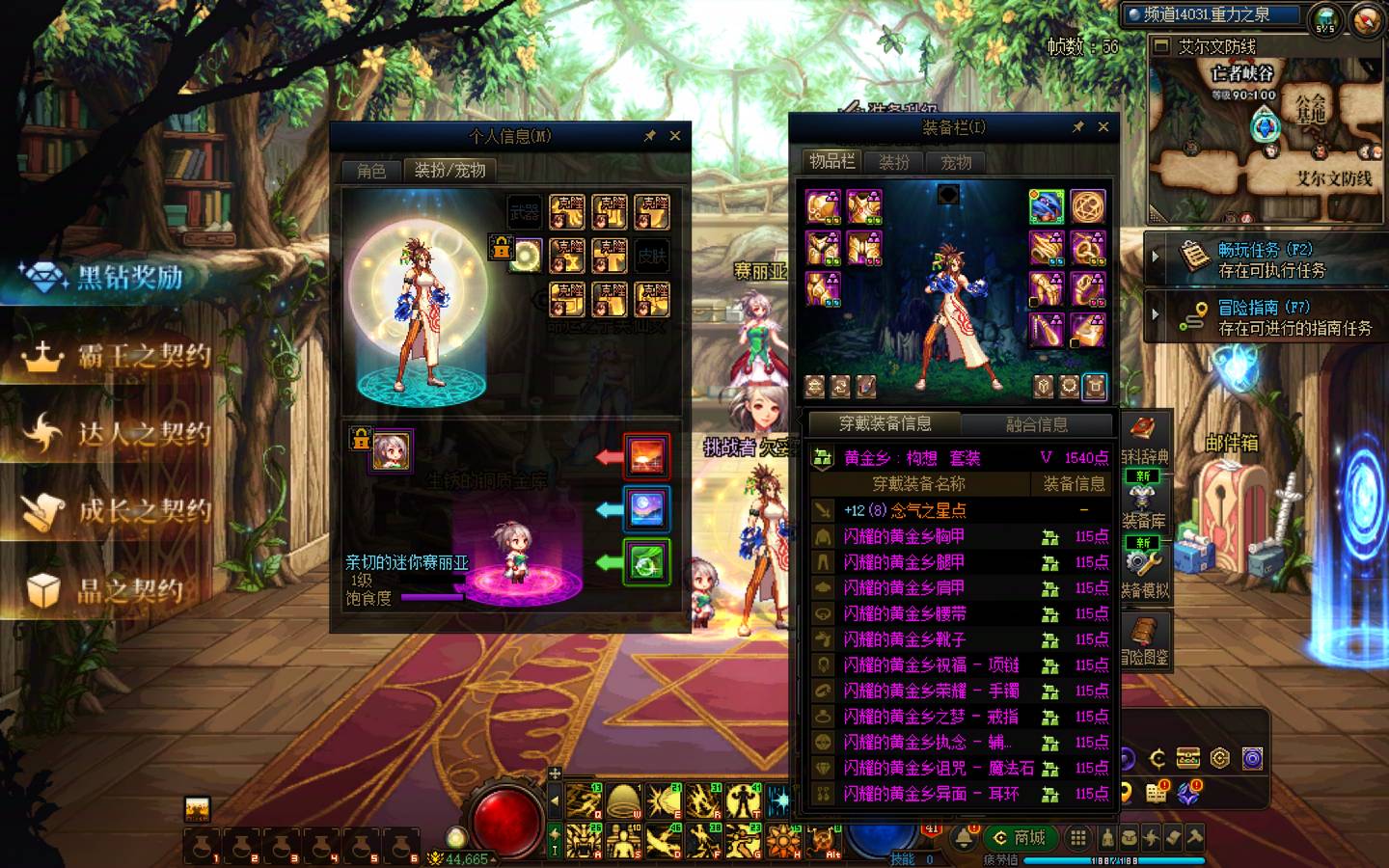Select the 物品栏 inventory tab

(831, 162)
